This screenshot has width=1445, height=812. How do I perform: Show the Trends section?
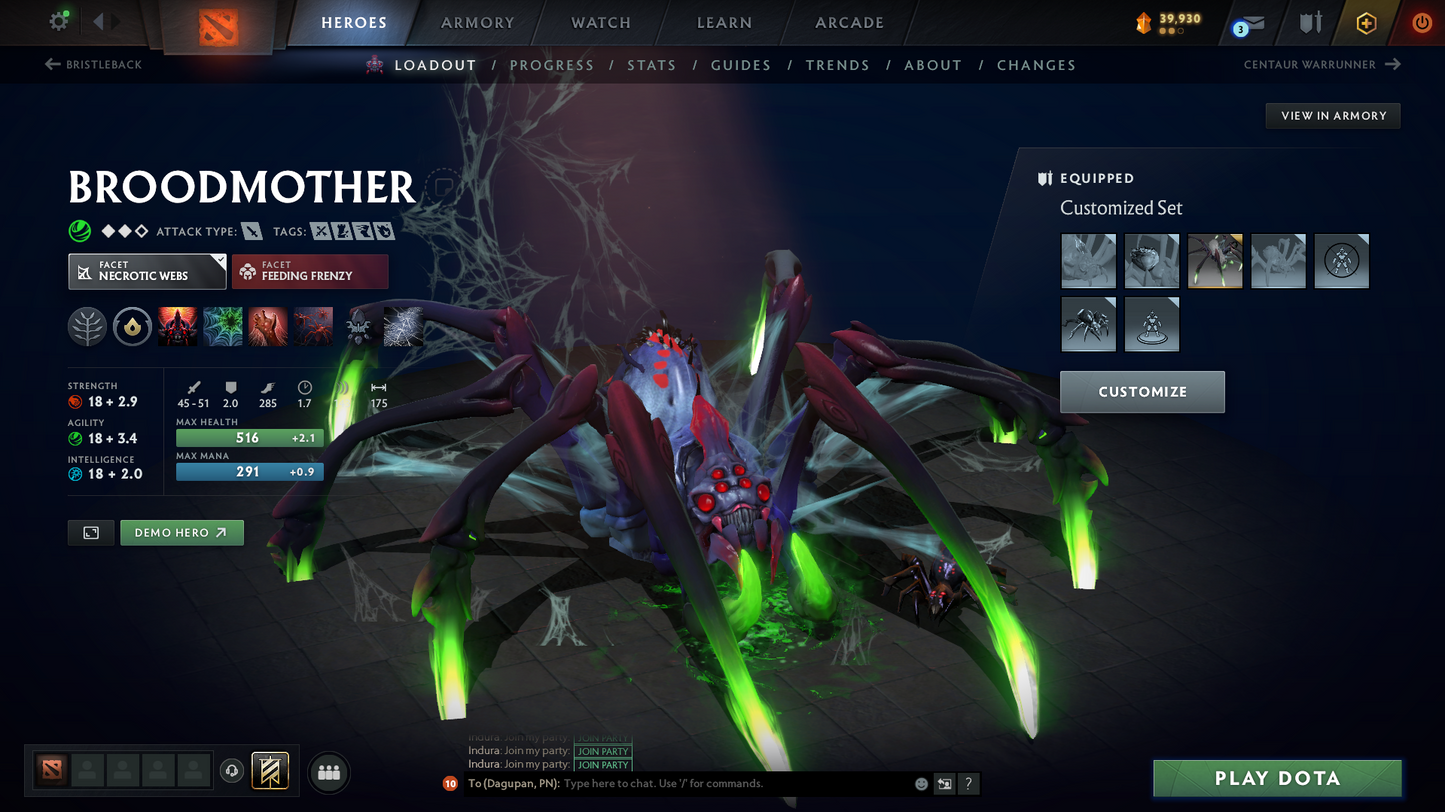(838, 65)
